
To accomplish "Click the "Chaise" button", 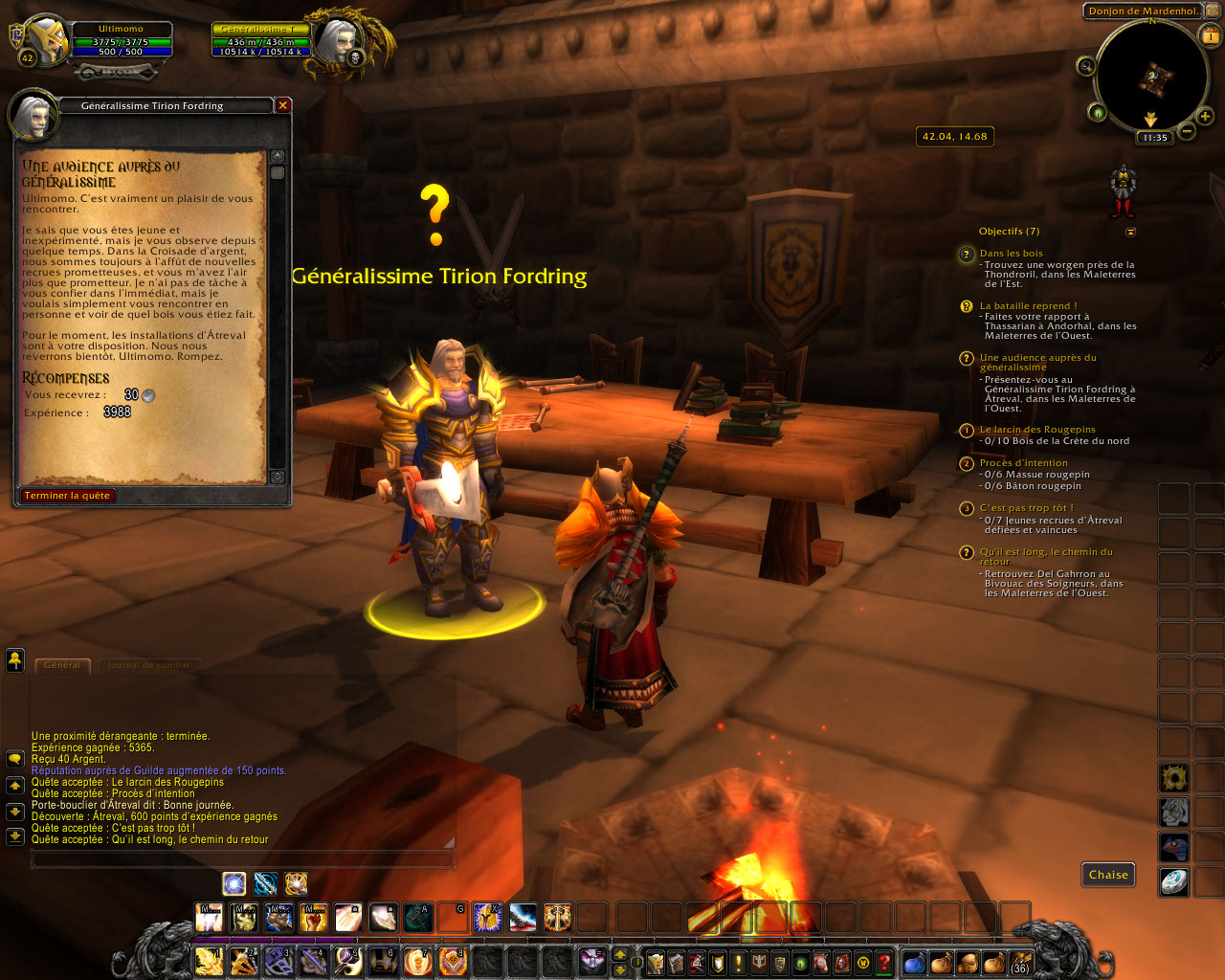I will point(1108,875).
